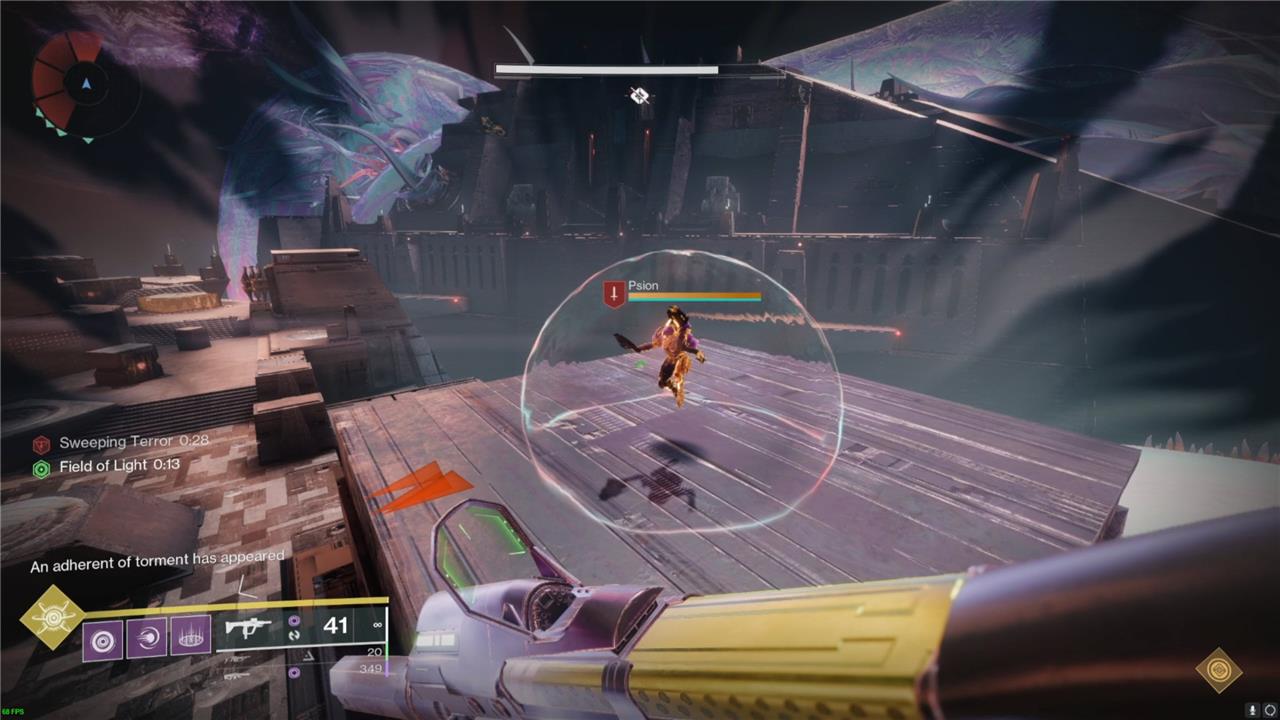The image size is (1280, 720).
Task: Click the gold diamond emblem icon
Action: click(1219, 669)
